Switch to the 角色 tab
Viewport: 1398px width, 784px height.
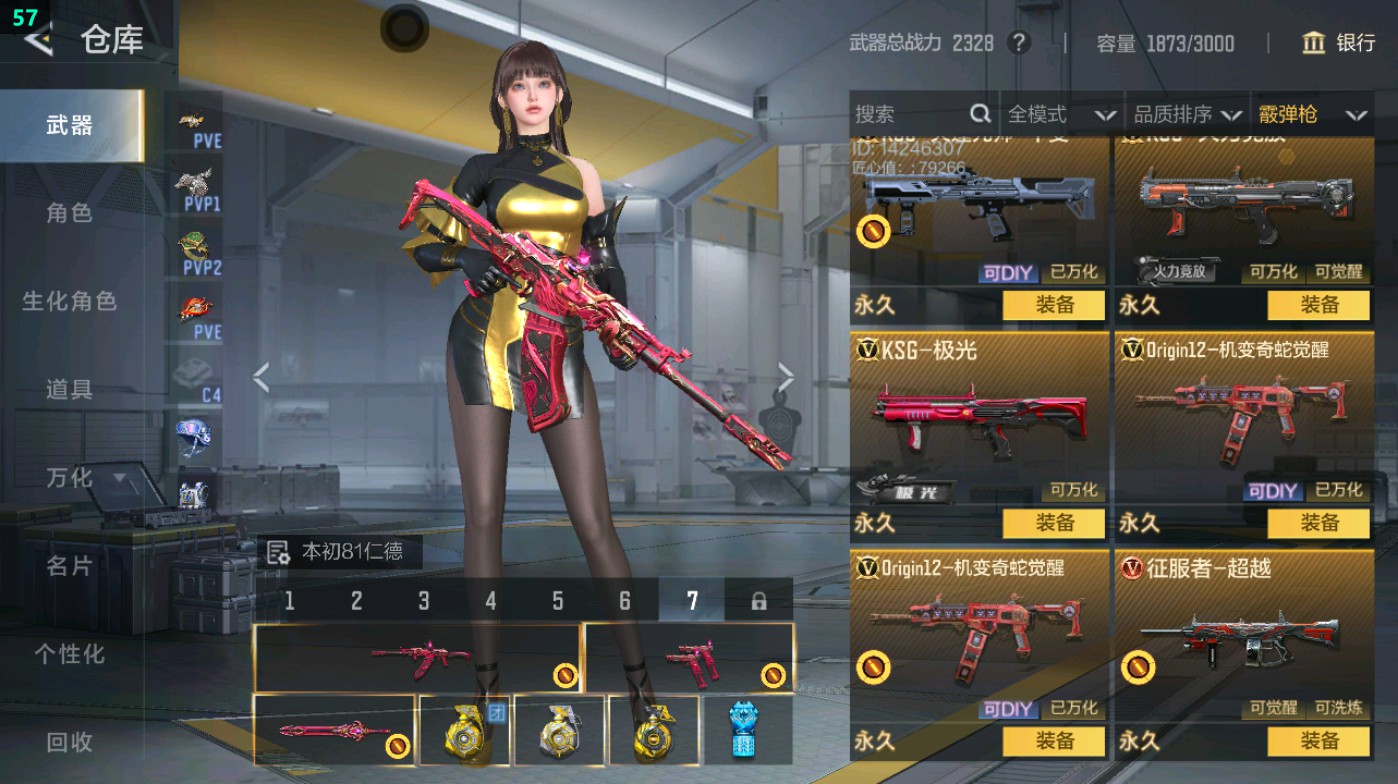69,213
